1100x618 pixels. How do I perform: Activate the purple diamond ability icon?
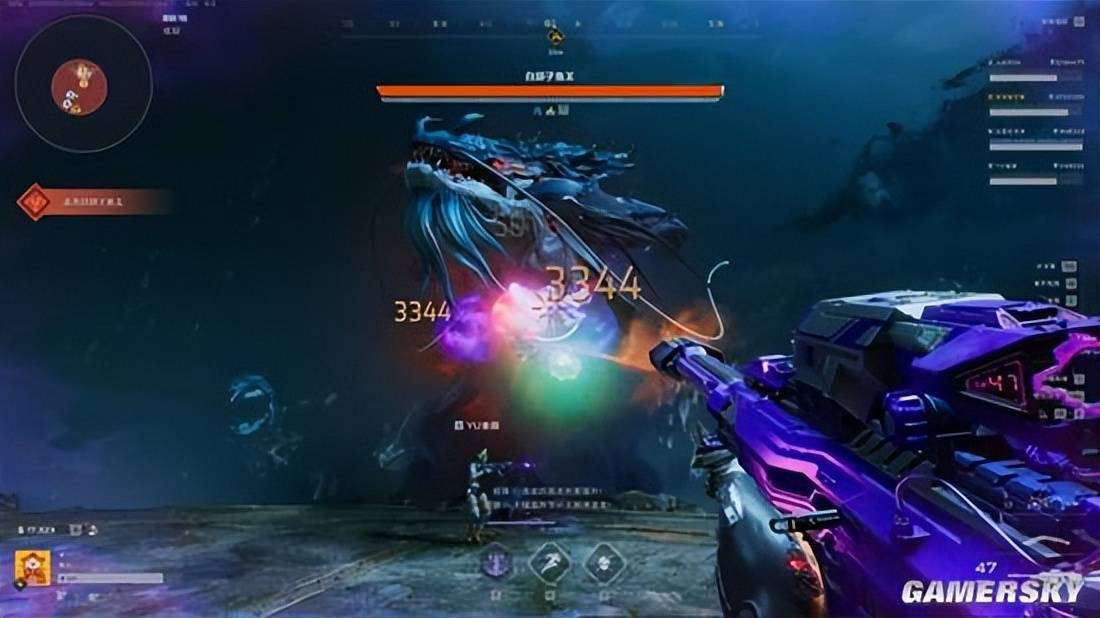(496, 563)
